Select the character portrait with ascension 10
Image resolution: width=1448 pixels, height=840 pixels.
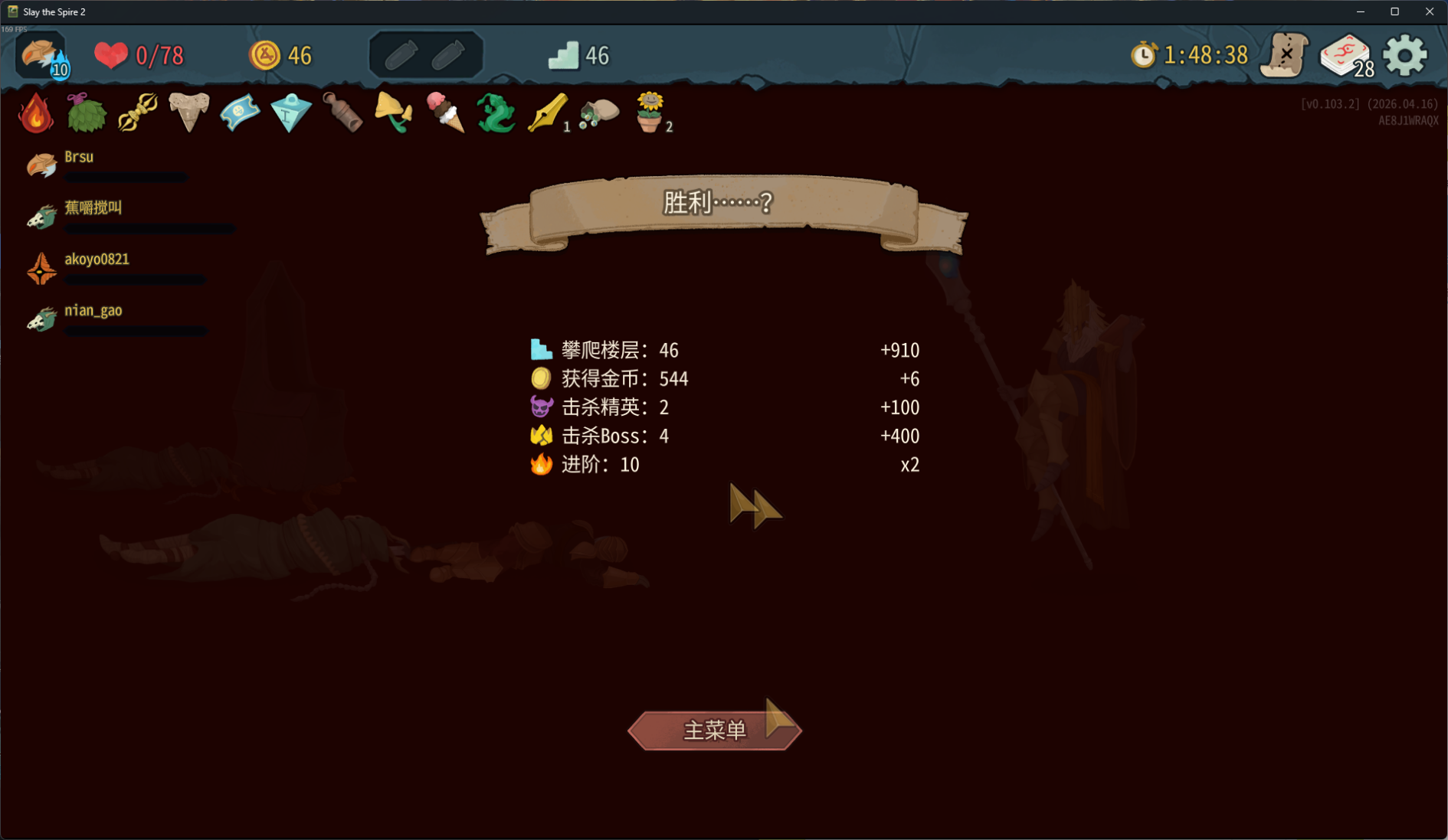click(x=41, y=55)
